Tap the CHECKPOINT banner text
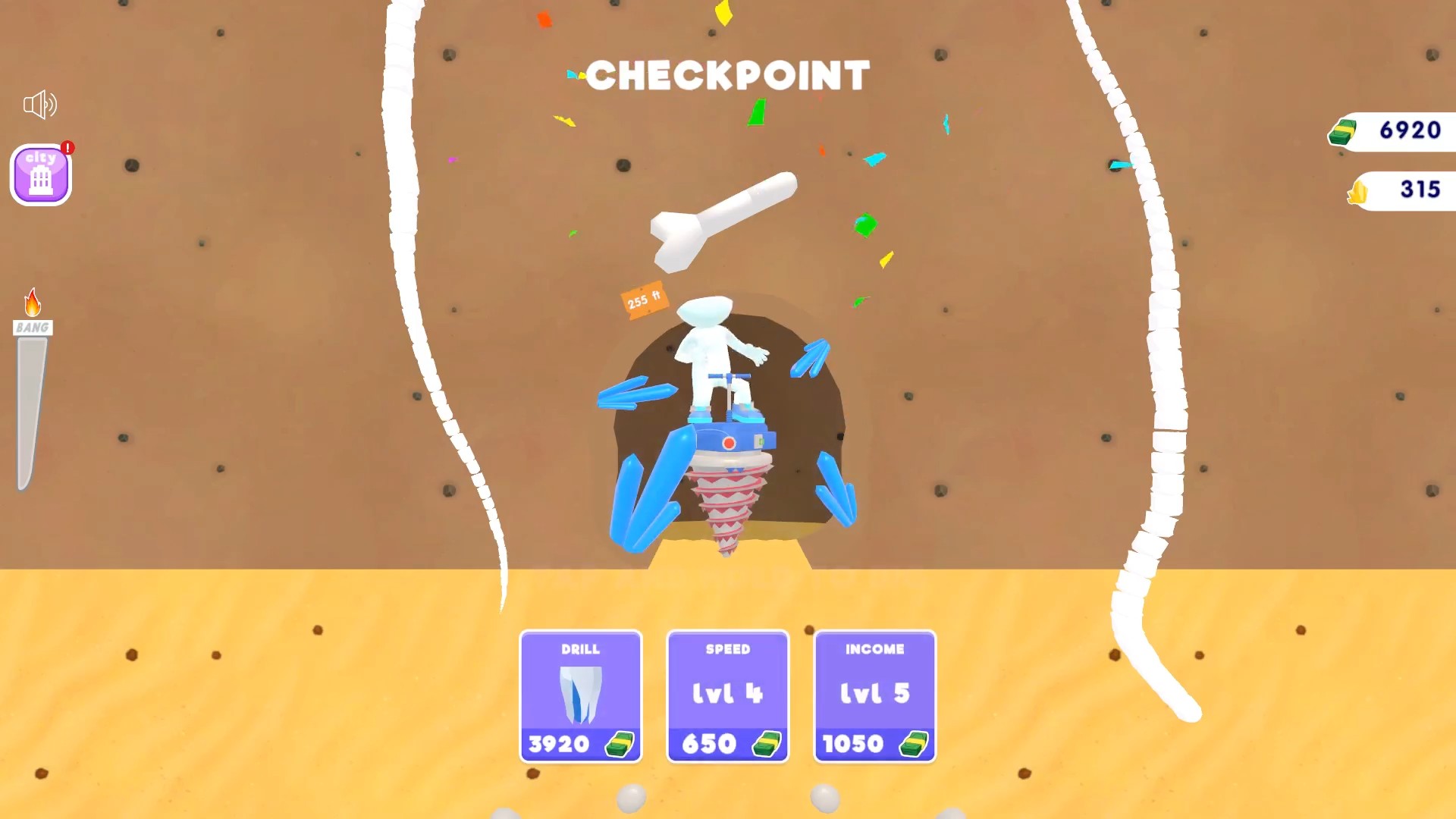This screenshot has width=1456, height=819. 727,75
